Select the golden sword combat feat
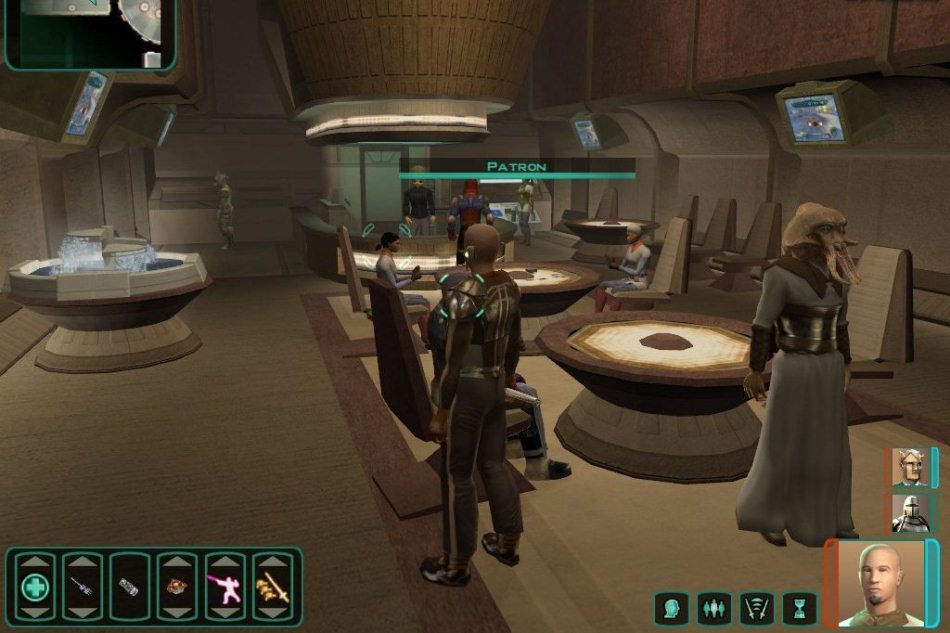 tap(271, 587)
